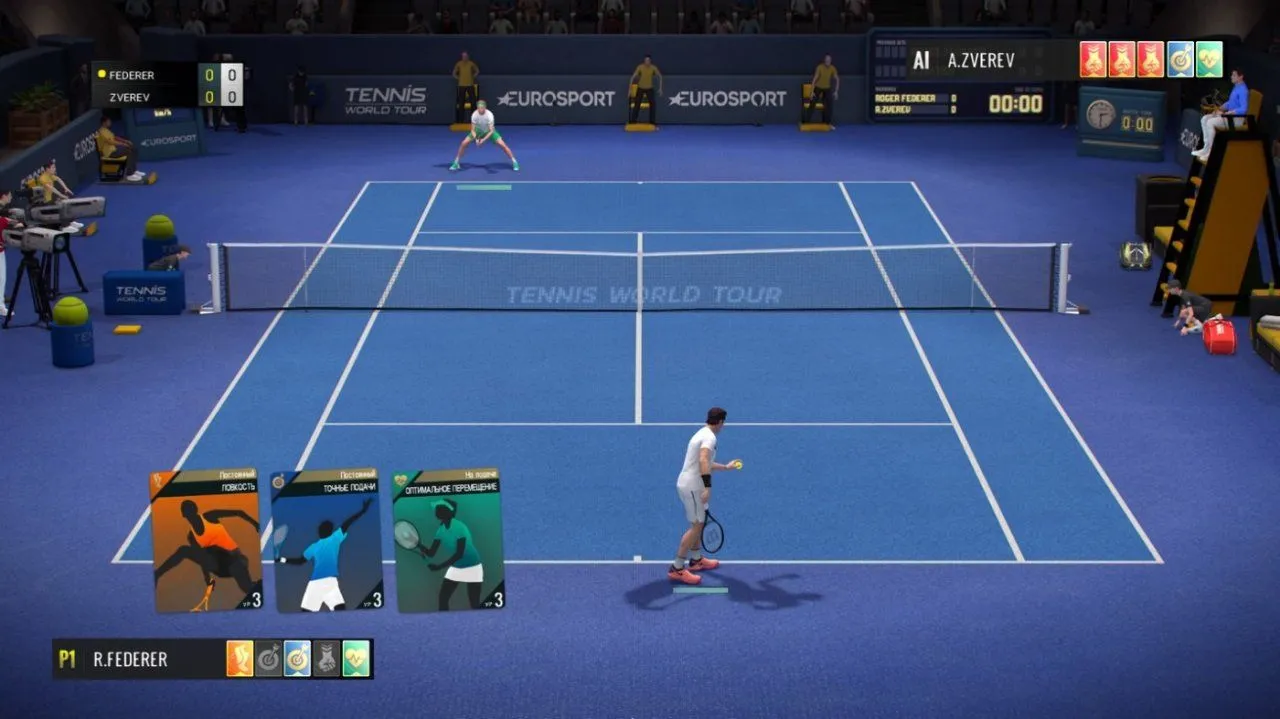Select Federer's green heartbeat skill icon
Viewport: 1280px width, 719px height.
[x=356, y=659]
